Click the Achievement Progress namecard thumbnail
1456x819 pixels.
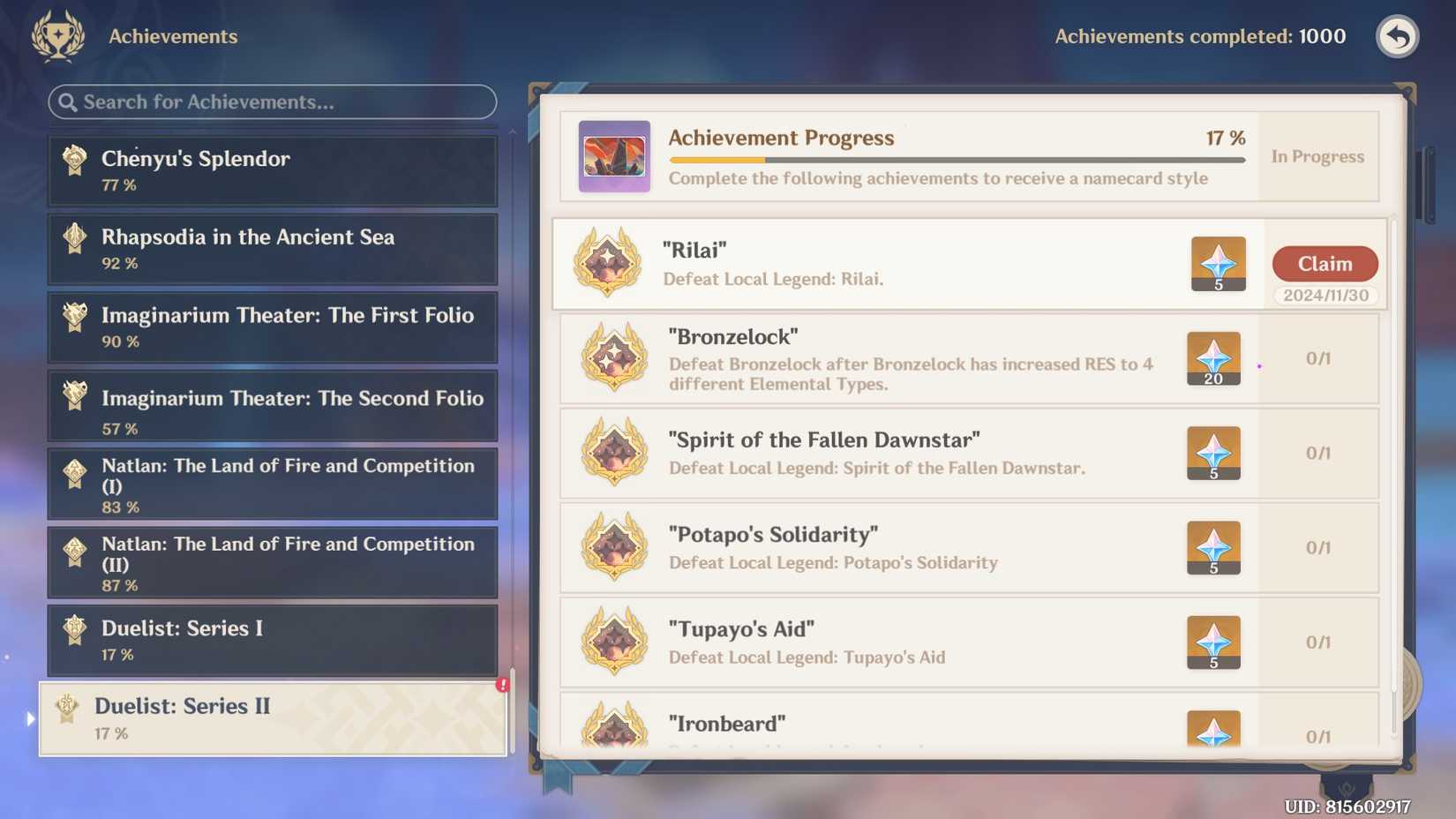(x=615, y=157)
